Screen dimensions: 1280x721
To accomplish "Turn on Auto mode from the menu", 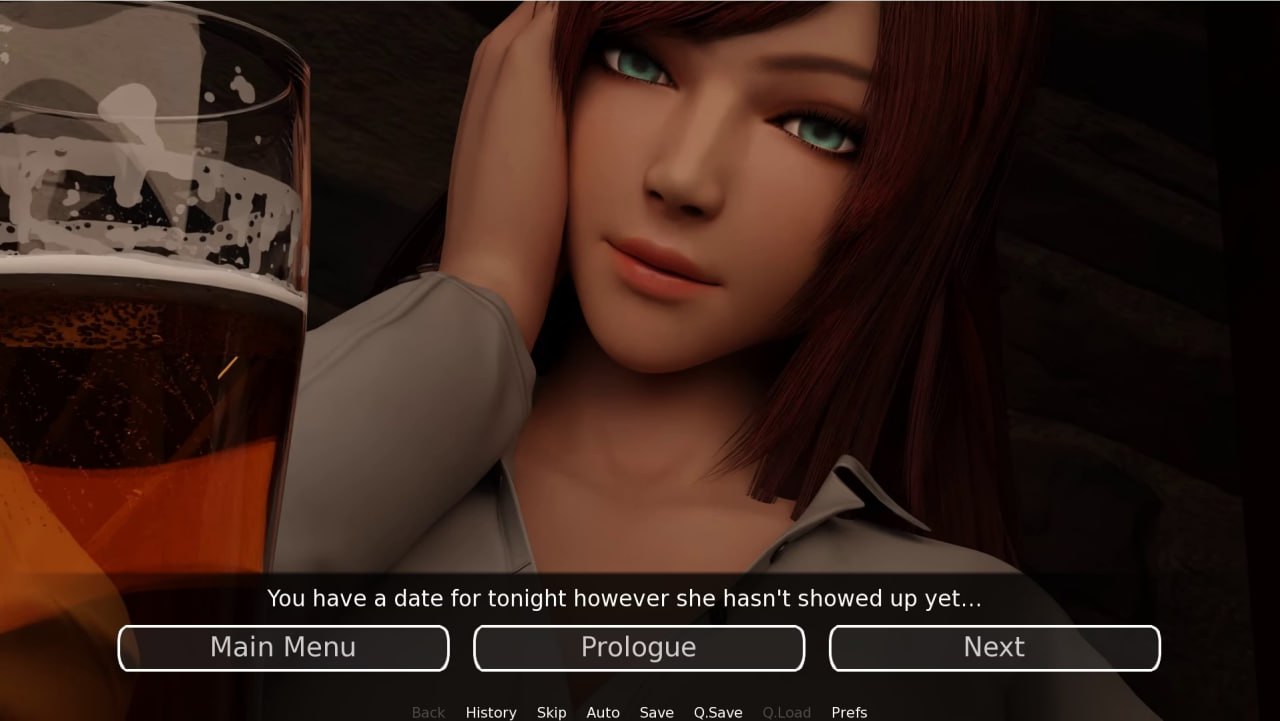I will [603, 712].
